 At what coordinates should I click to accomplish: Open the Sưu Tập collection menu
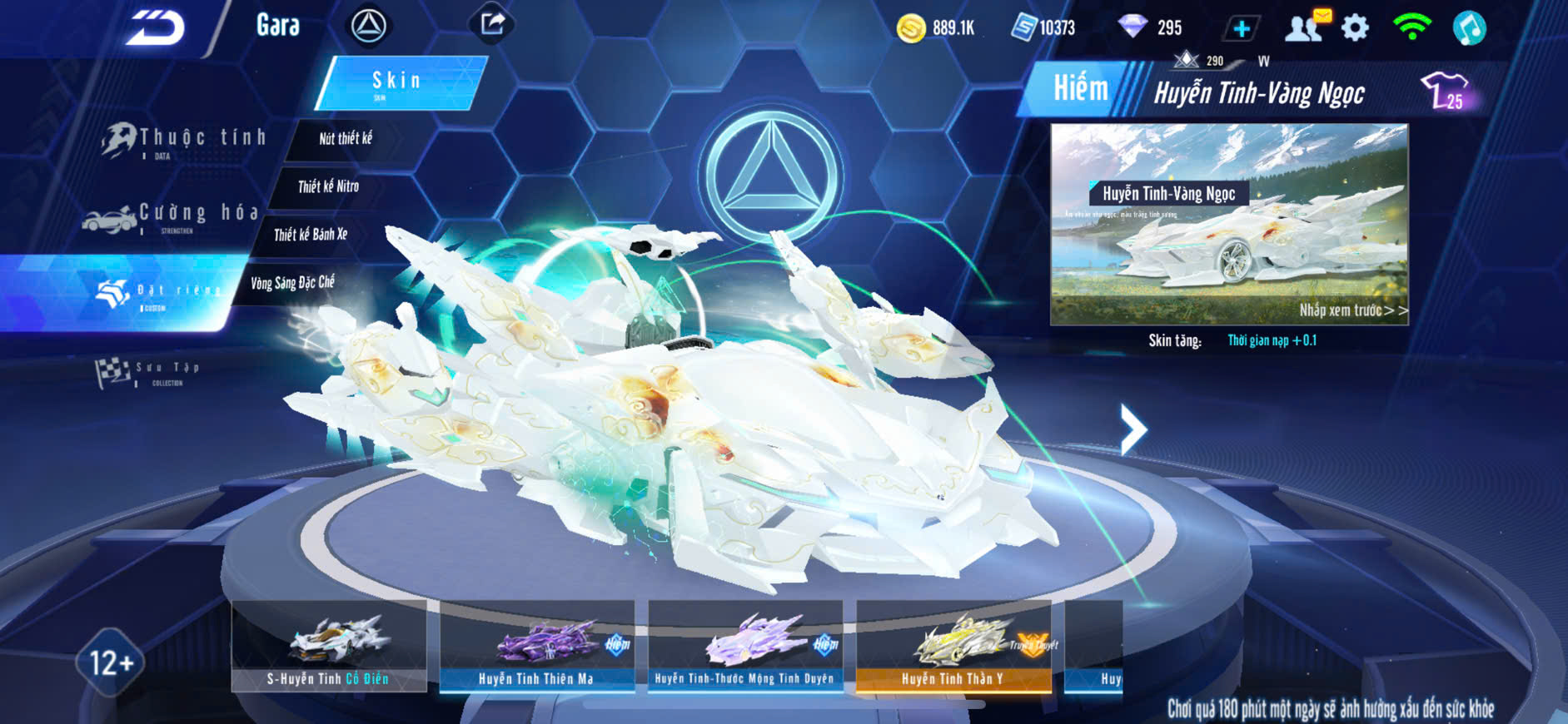(150, 372)
